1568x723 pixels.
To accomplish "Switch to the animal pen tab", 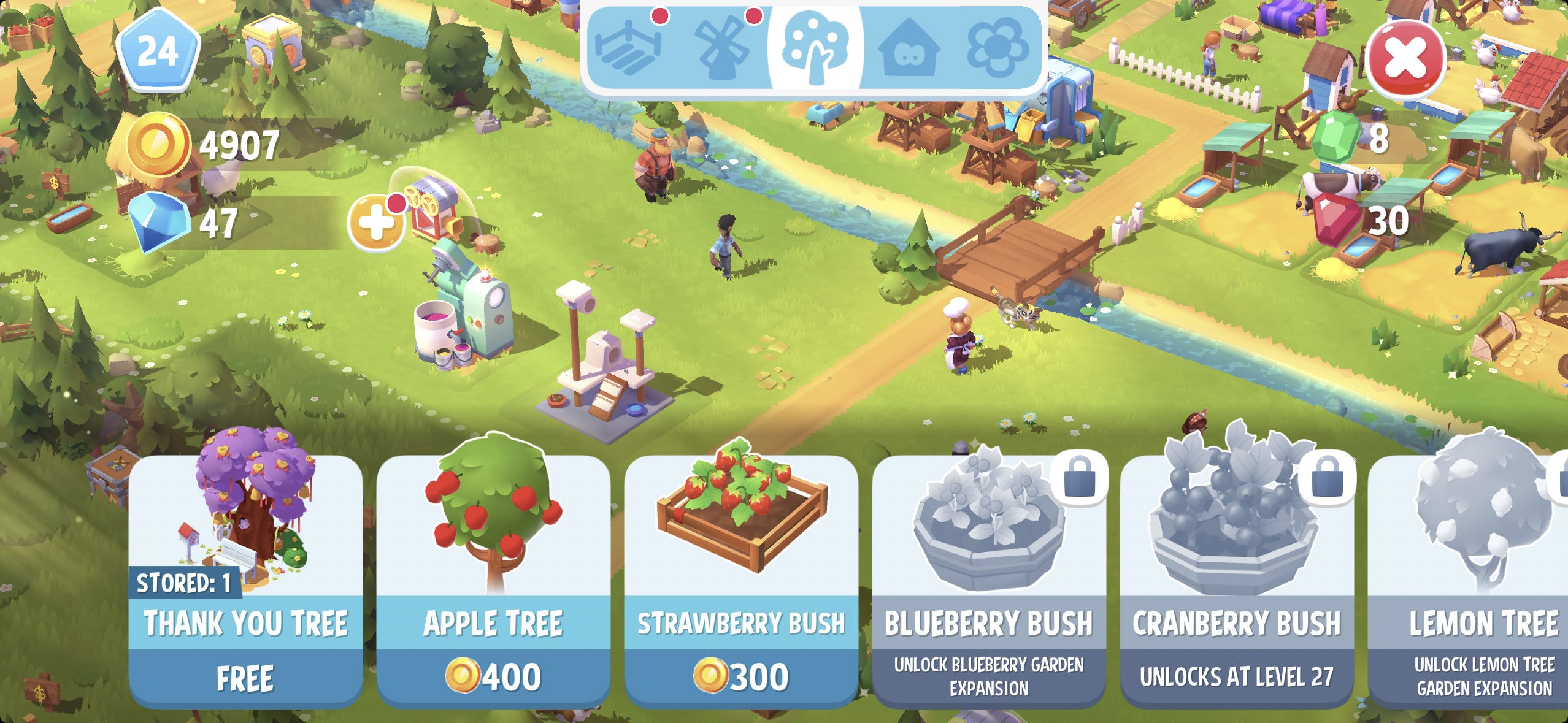I will click(628, 48).
